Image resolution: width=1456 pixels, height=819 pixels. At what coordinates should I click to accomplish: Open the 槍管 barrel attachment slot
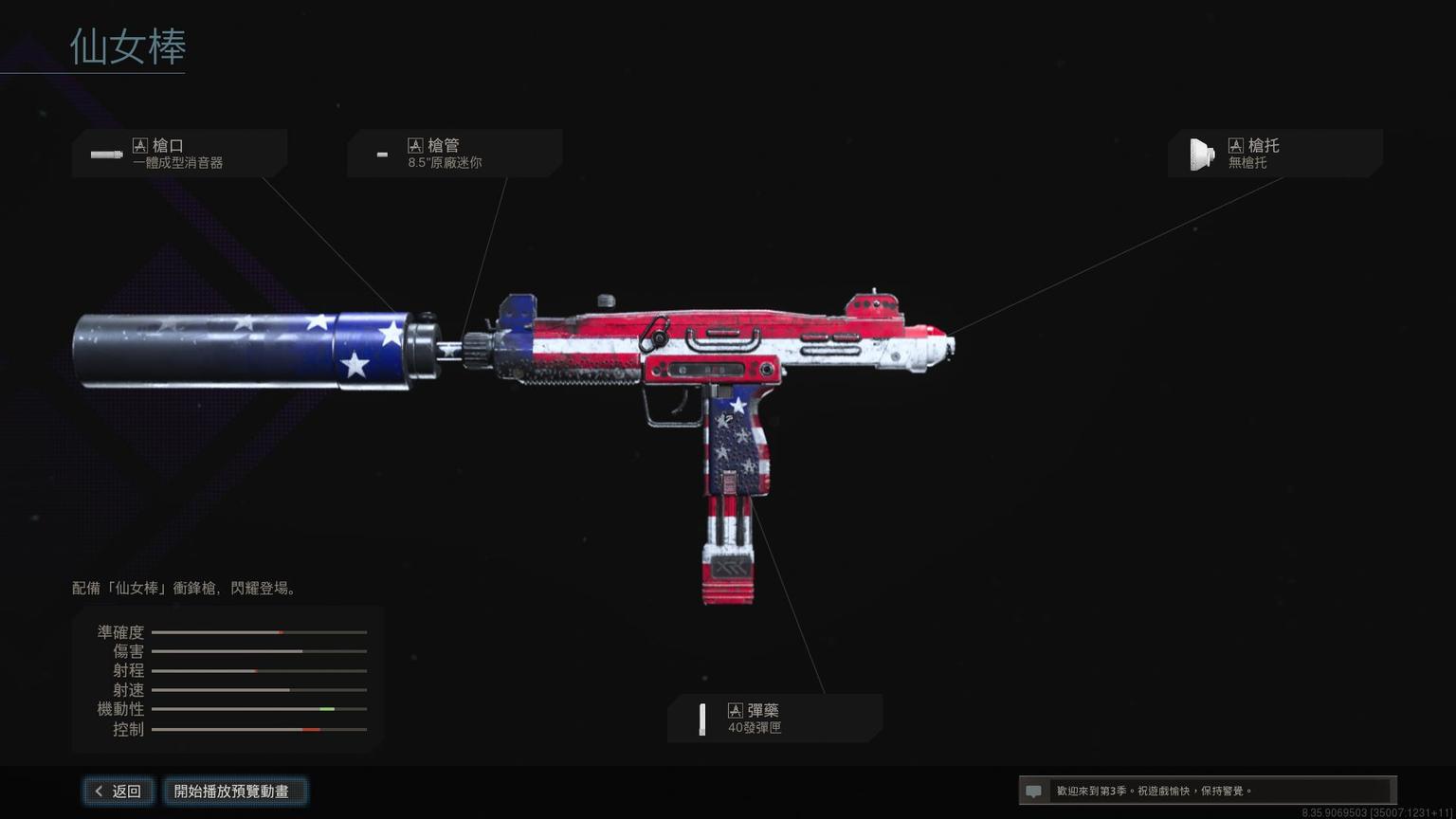point(454,154)
